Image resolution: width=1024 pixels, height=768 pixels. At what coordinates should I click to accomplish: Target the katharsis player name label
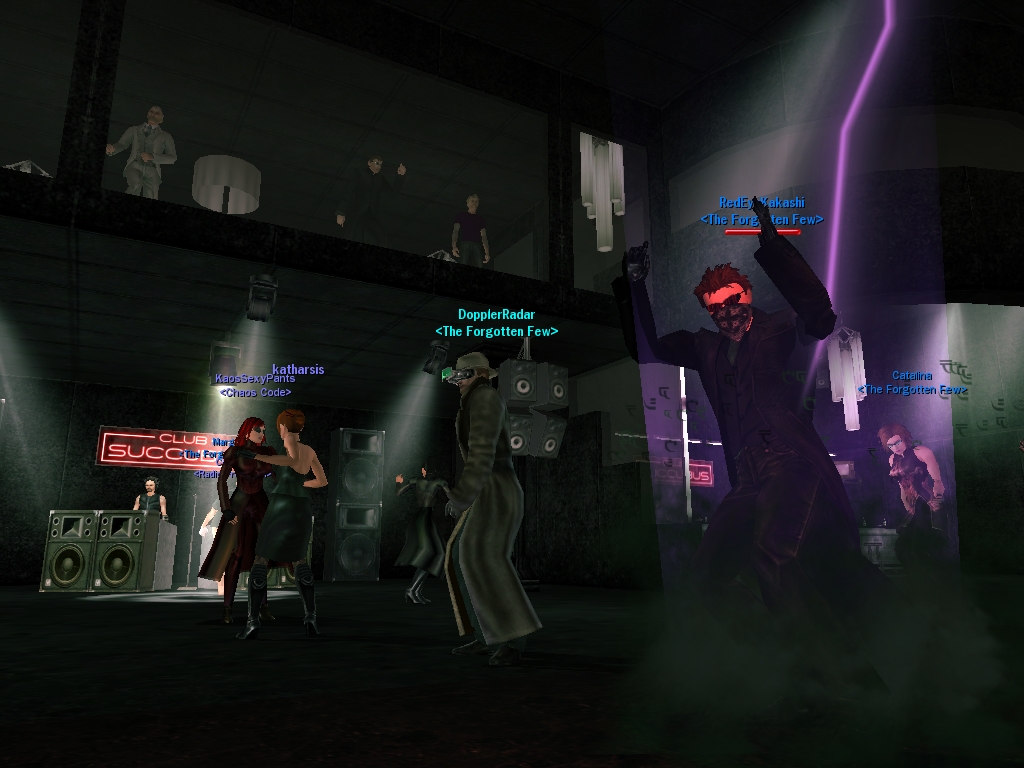(298, 369)
